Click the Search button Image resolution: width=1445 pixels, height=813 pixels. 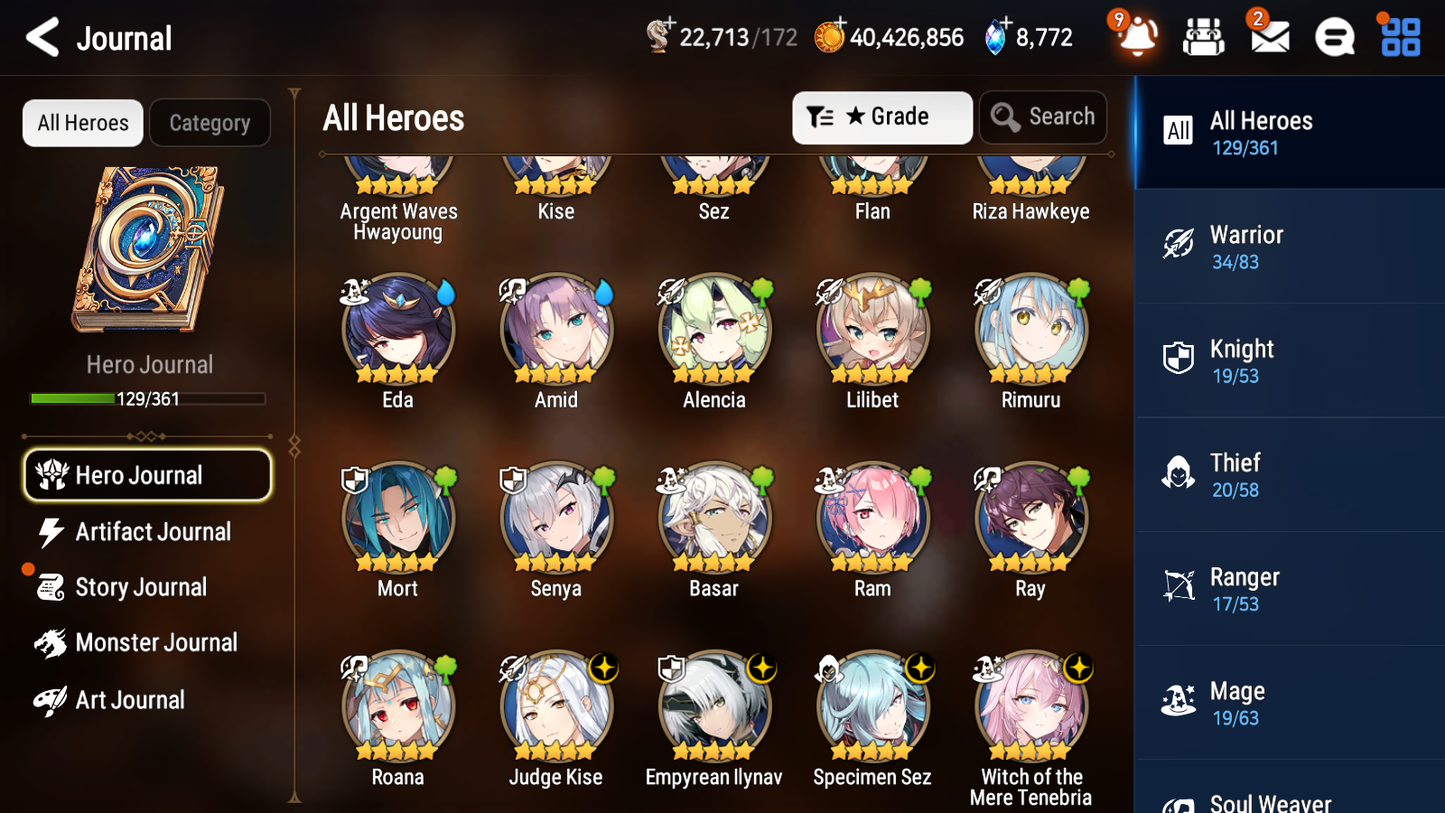[x=1043, y=117]
